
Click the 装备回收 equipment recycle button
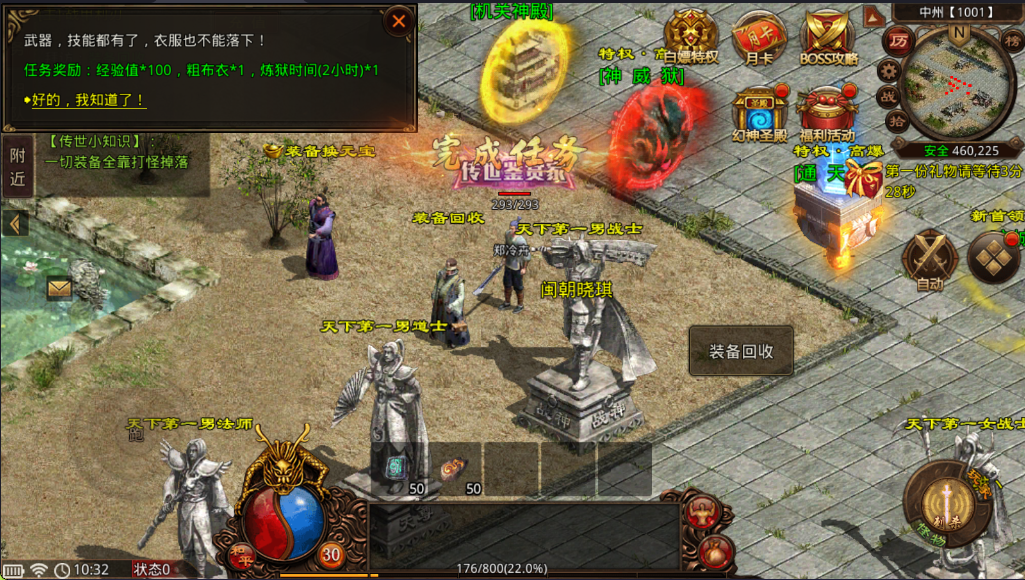[741, 351]
